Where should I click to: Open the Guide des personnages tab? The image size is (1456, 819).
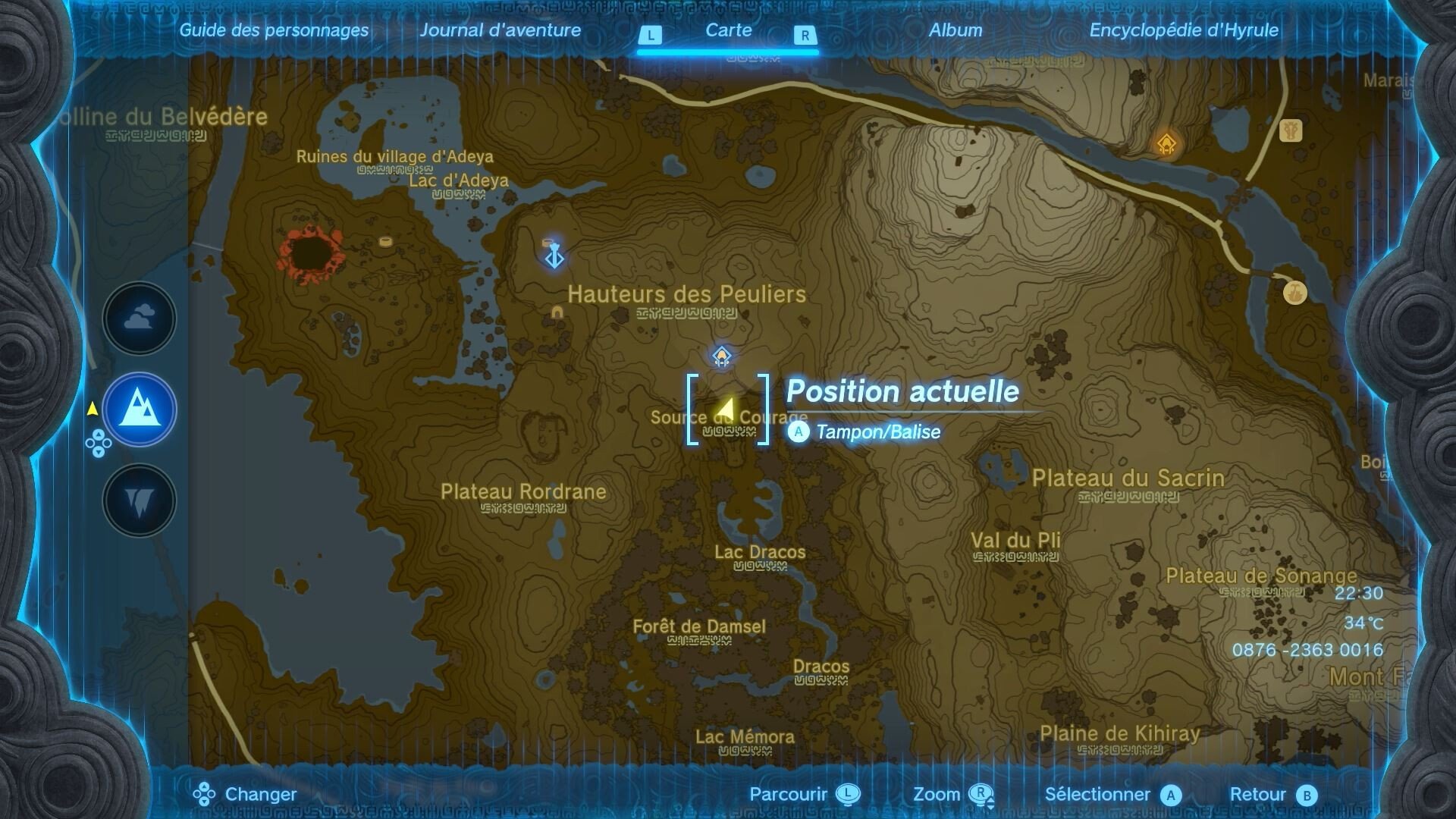point(274,30)
